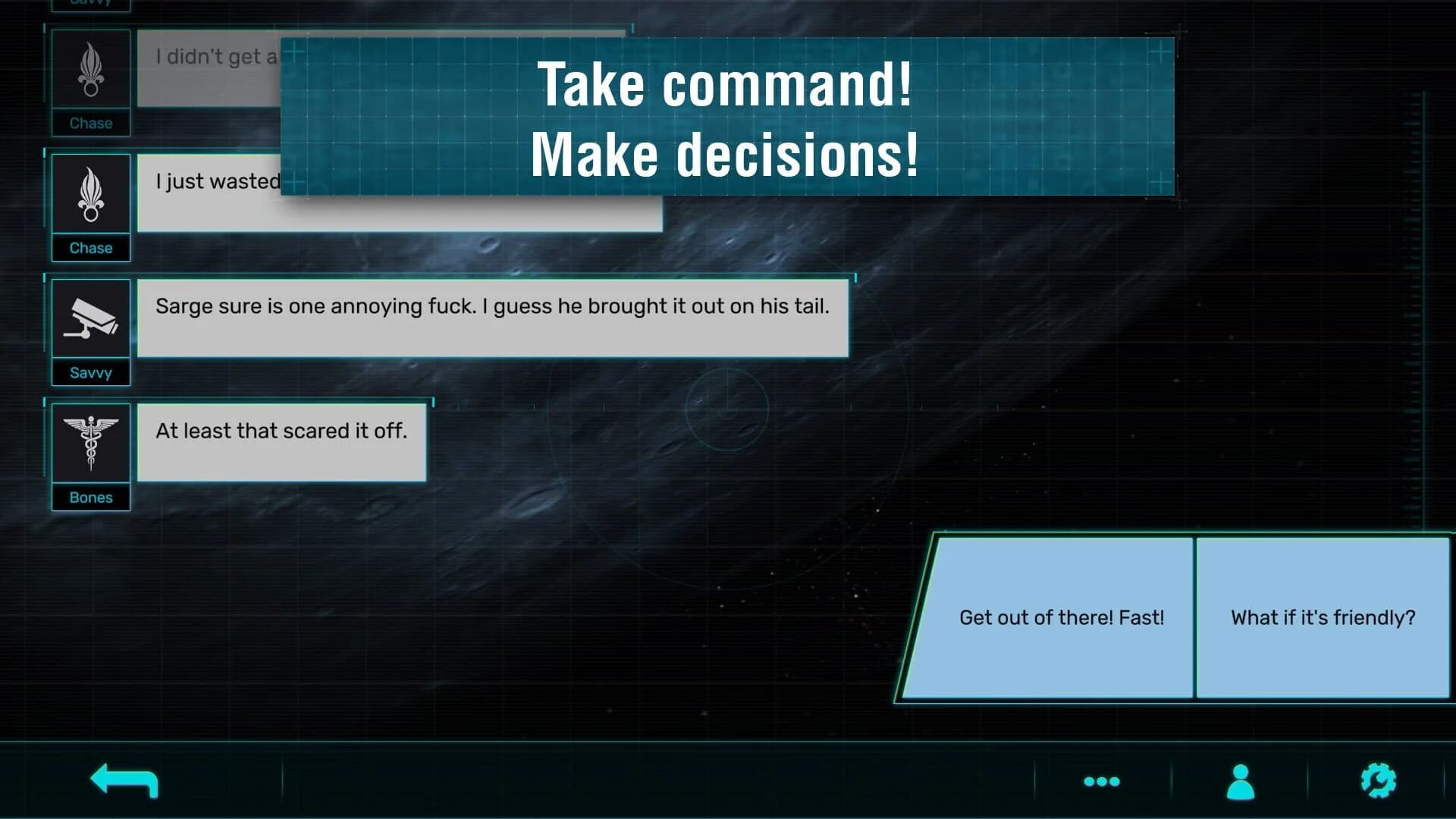Viewport: 1456px width, 819px height.
Task: Click the targeting reticle on the background map
Action: coord(727,409)
